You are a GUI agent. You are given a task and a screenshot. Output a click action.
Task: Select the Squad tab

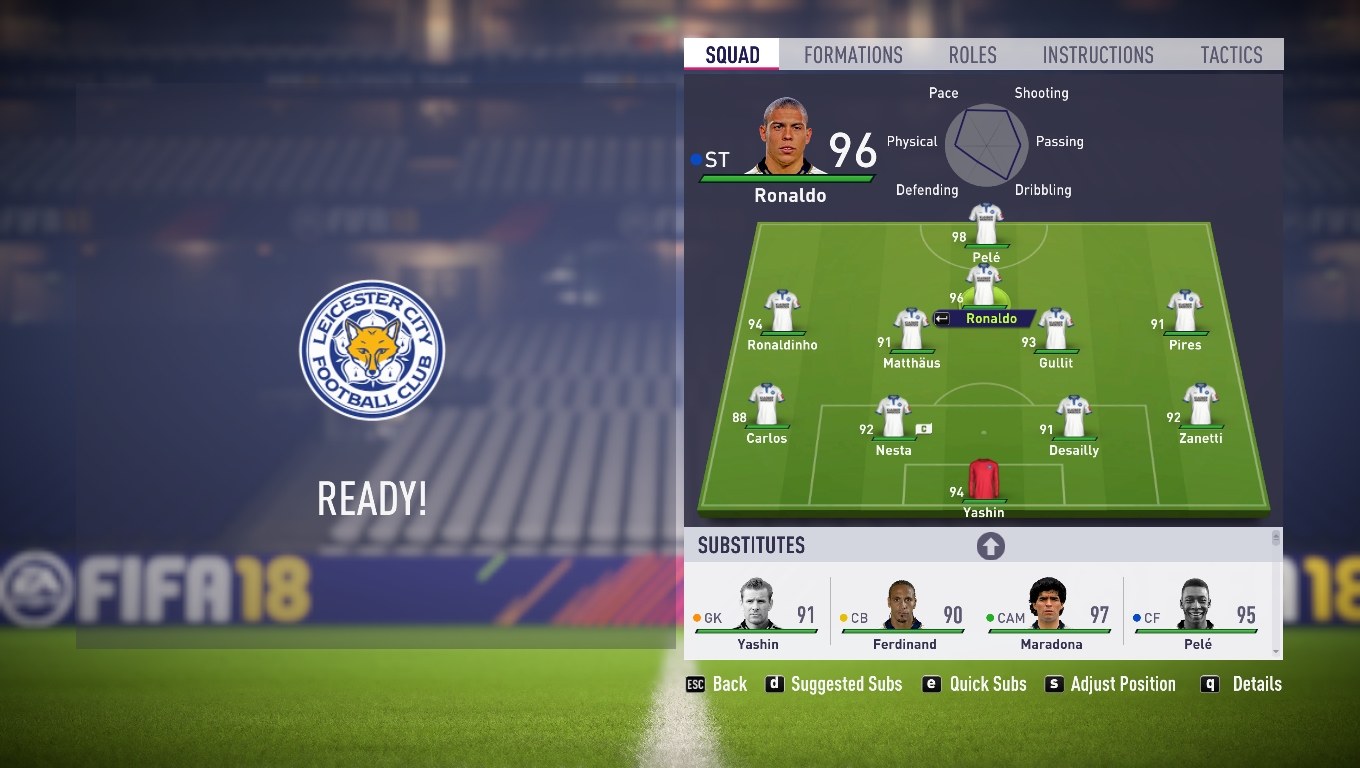pyautogui.click(x=732, y=55)
